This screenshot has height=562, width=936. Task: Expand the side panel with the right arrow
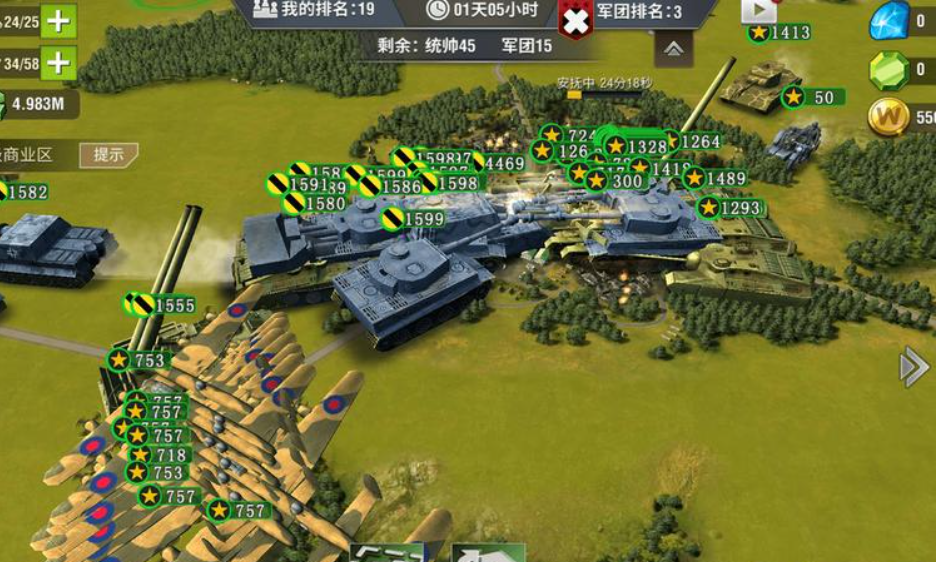tap(913, 367)
